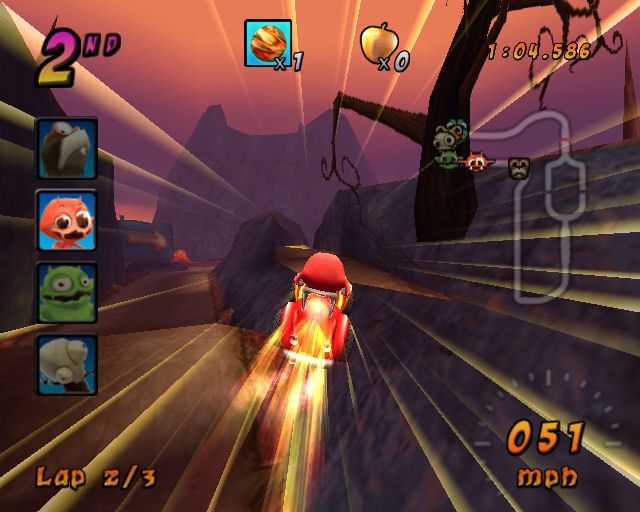Select the pale bug-eyed racer portrait
The width and height of the screenshot is (640, 512).
pyautogui.click(x=67, y=364)
